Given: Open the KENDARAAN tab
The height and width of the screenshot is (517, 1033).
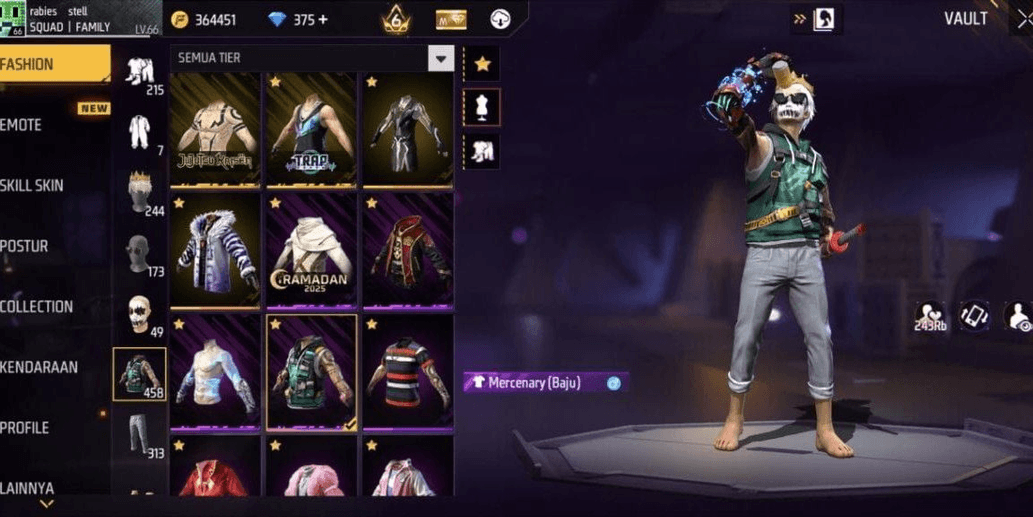Looking at the screenshot, I should tap(50, 368).
